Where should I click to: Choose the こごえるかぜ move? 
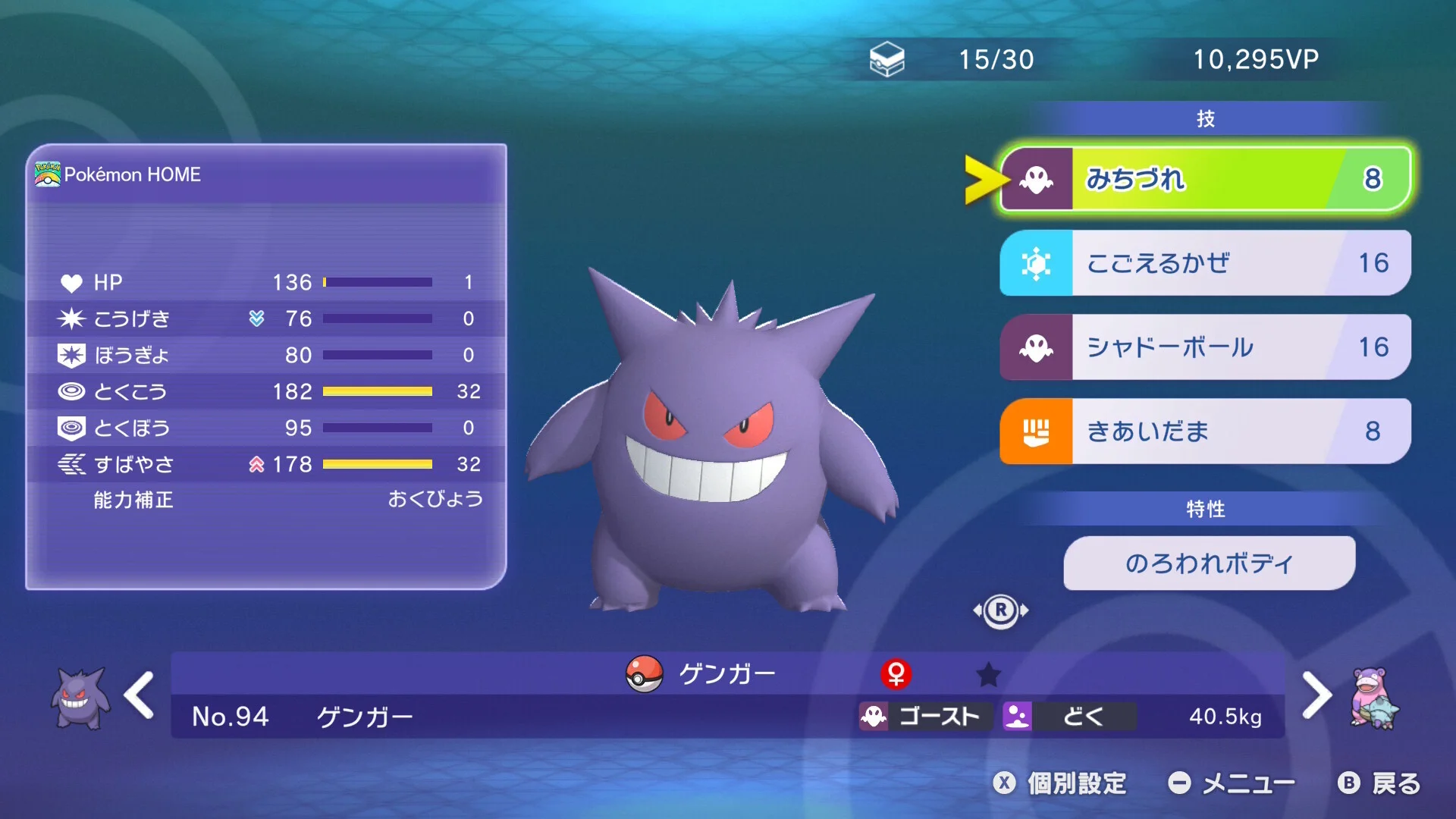1206,263
